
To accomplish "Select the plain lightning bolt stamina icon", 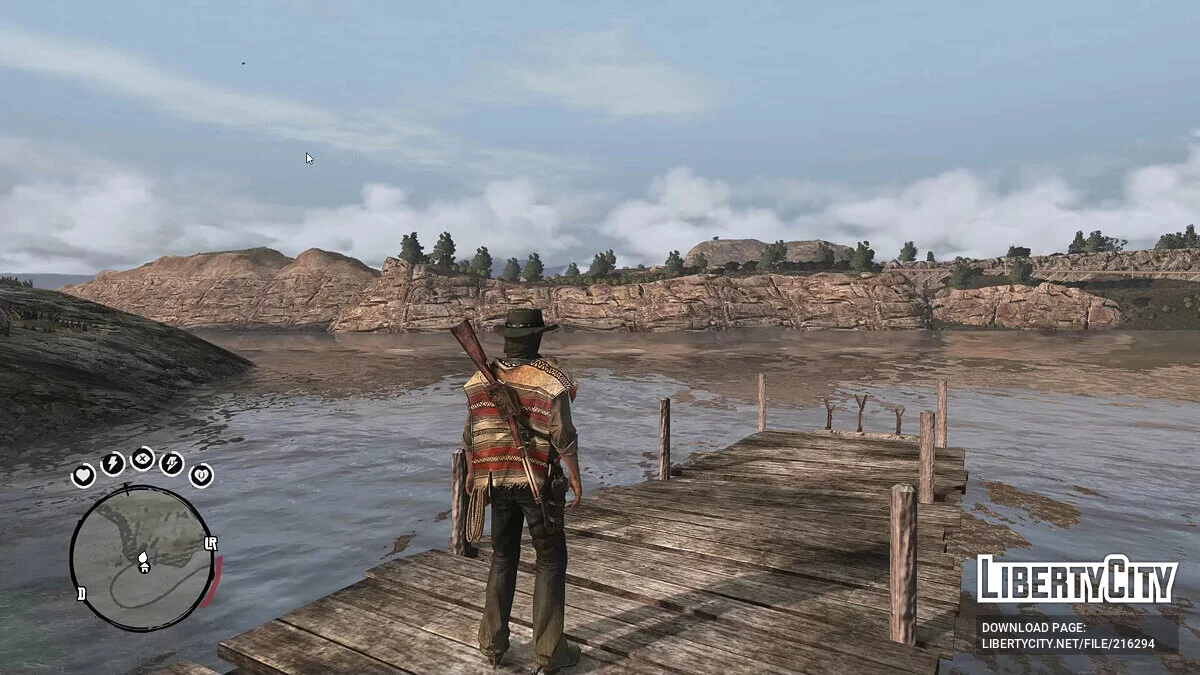I will (x=112, y=463).
